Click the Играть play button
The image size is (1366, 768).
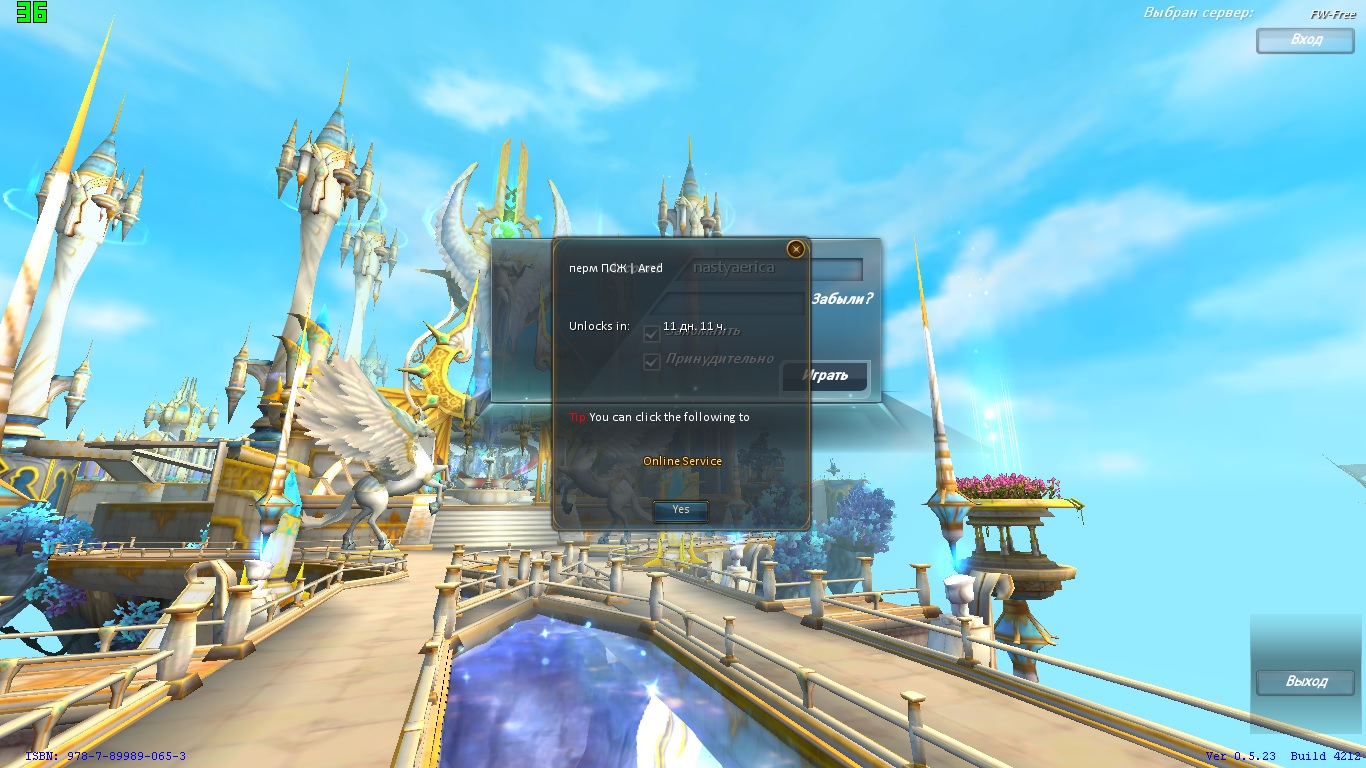(x=825, y=376)
